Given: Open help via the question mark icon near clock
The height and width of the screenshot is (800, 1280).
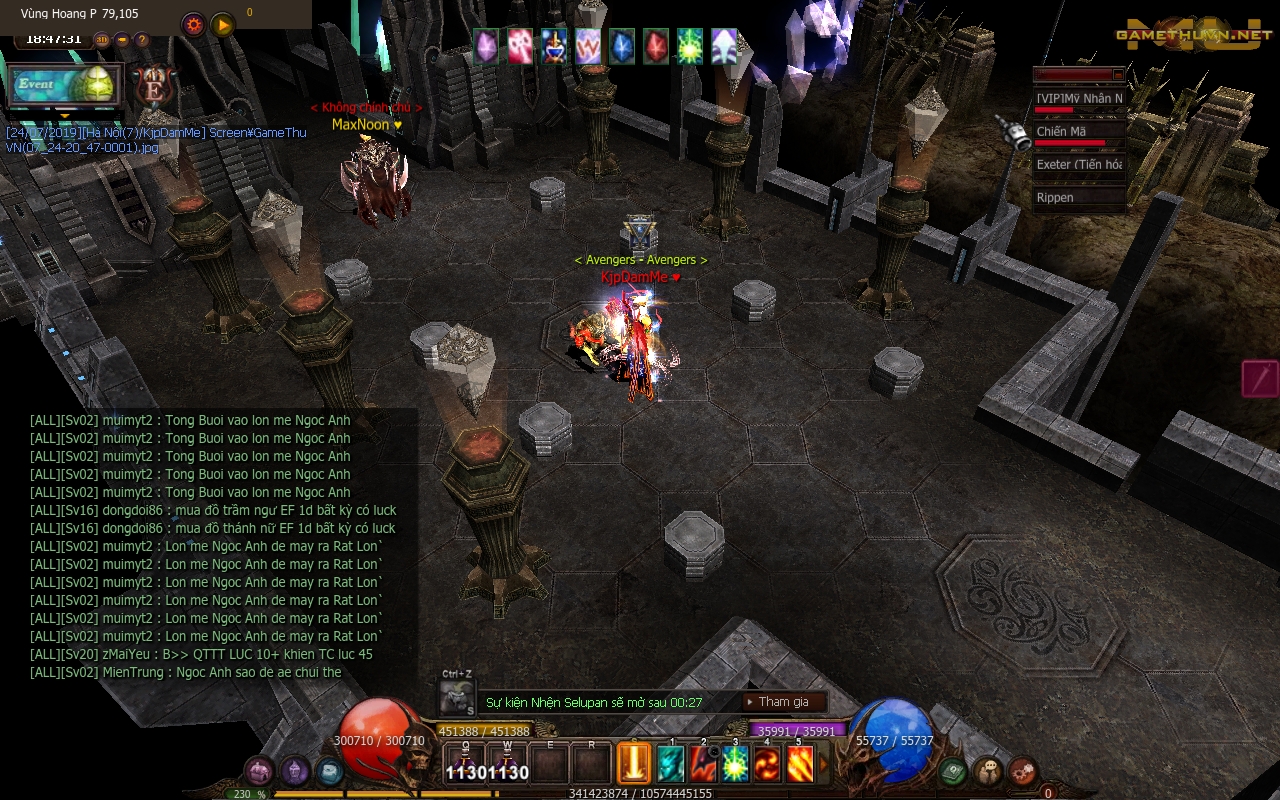Looking at the screenshot, I should pos(142,39).
